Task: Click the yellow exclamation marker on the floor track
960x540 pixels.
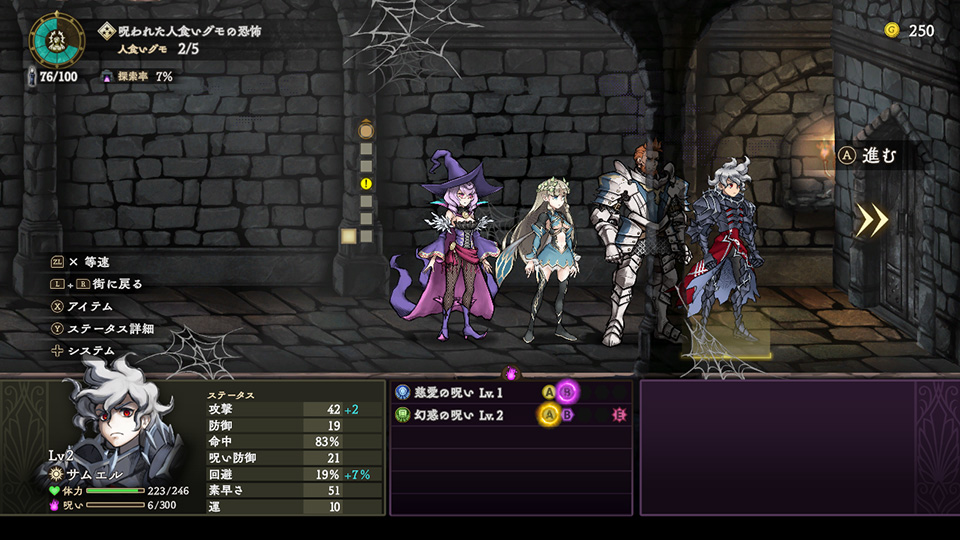Action: (366, 184)
